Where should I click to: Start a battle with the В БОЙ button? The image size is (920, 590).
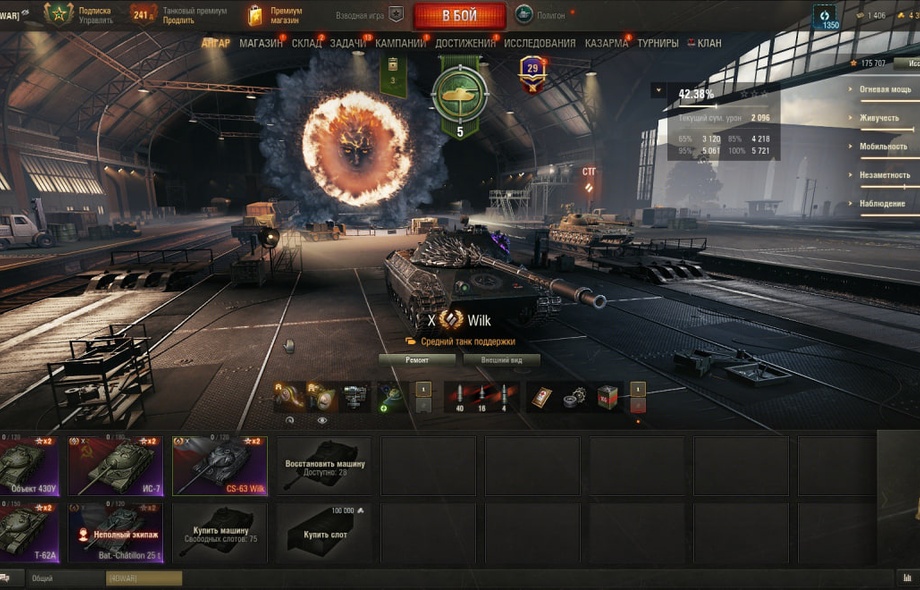pyautogui.click(x=459, y=15)
